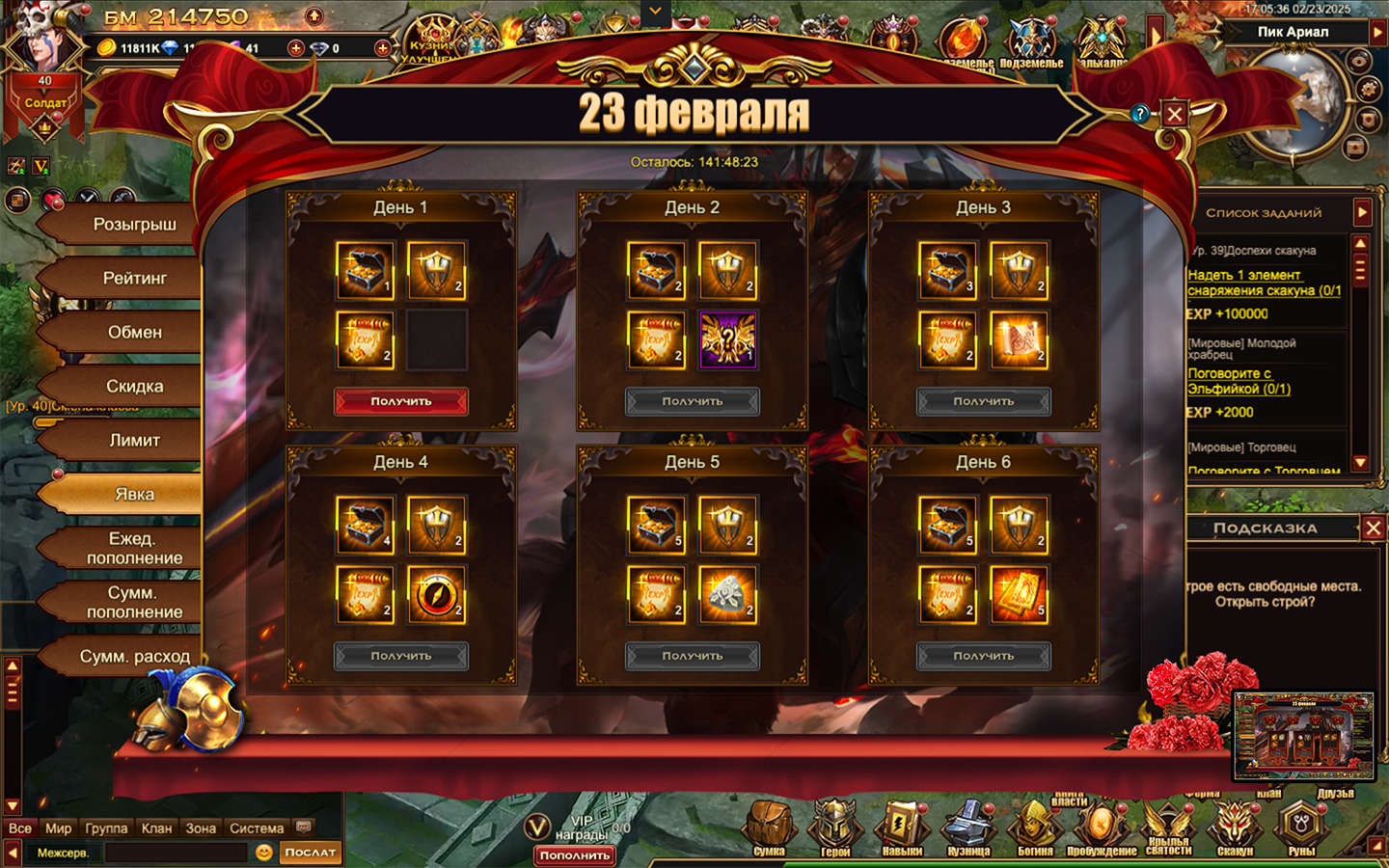Close the Подсказка hint panel
The image size is (1389, 868).
1373,528
